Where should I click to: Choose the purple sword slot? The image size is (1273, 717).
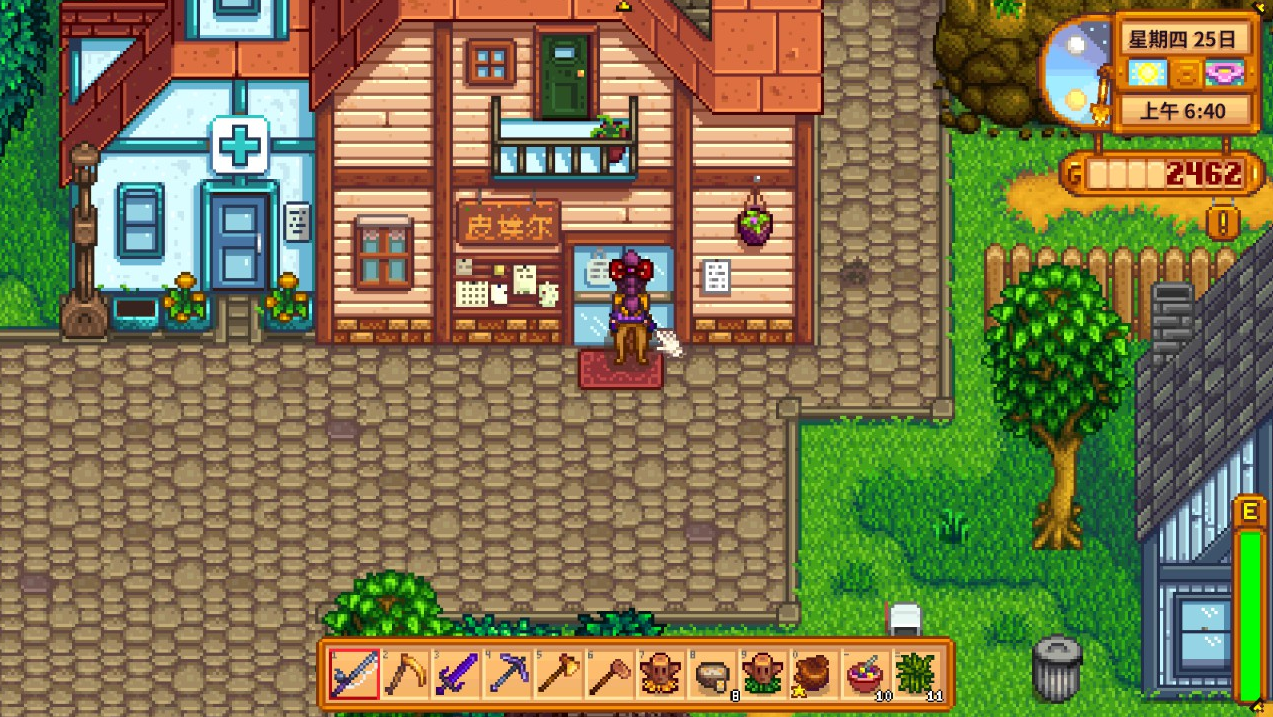457,674
